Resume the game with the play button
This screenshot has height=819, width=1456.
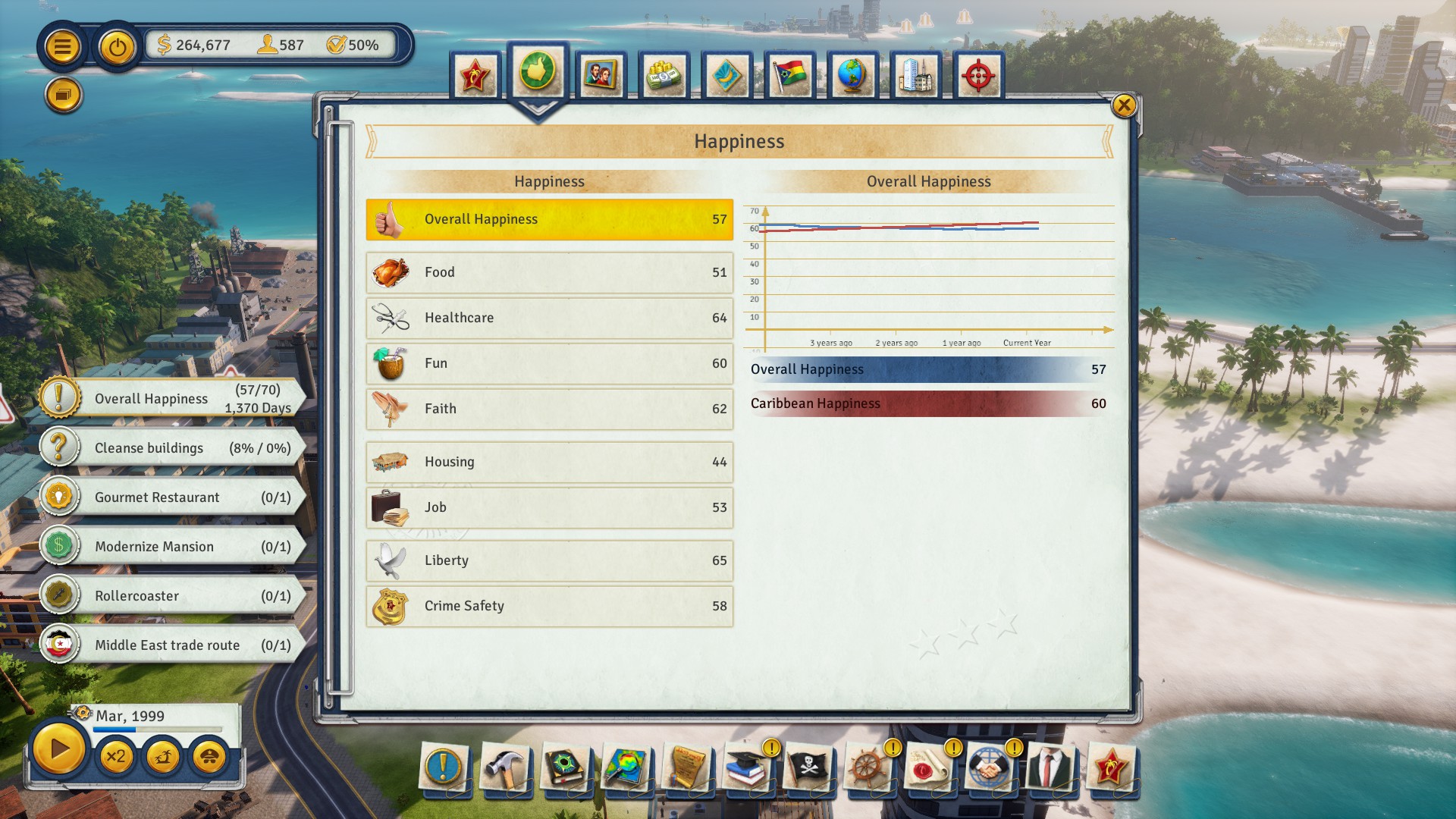click(x=58, y=750)
